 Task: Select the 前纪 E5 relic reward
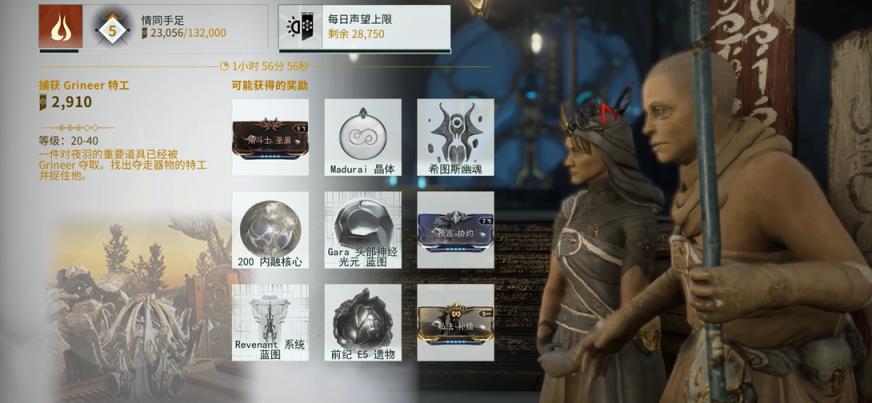pyautogui.click(x=362, y=322)
